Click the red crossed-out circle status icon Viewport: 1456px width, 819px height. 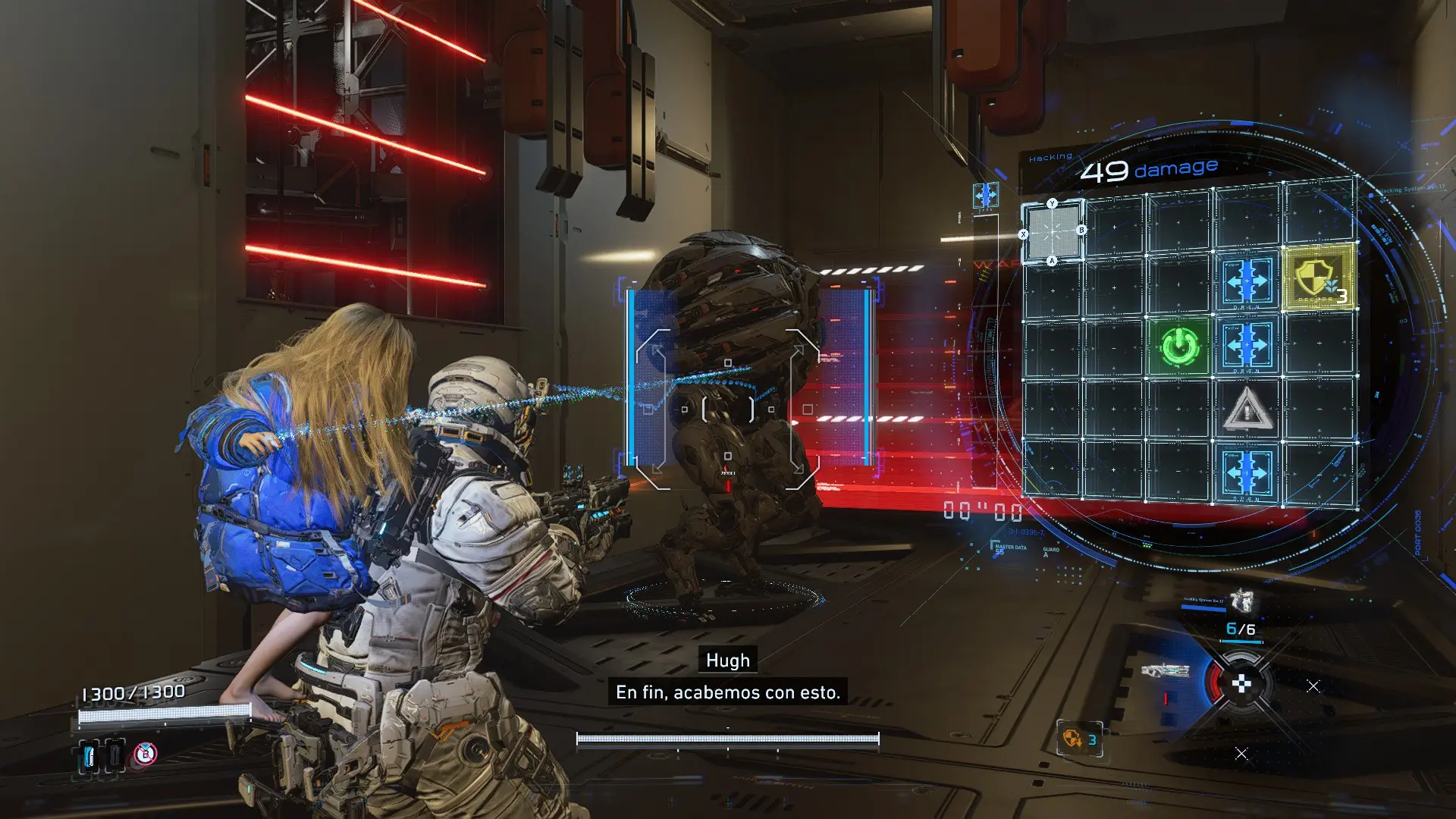click(146, 754)
